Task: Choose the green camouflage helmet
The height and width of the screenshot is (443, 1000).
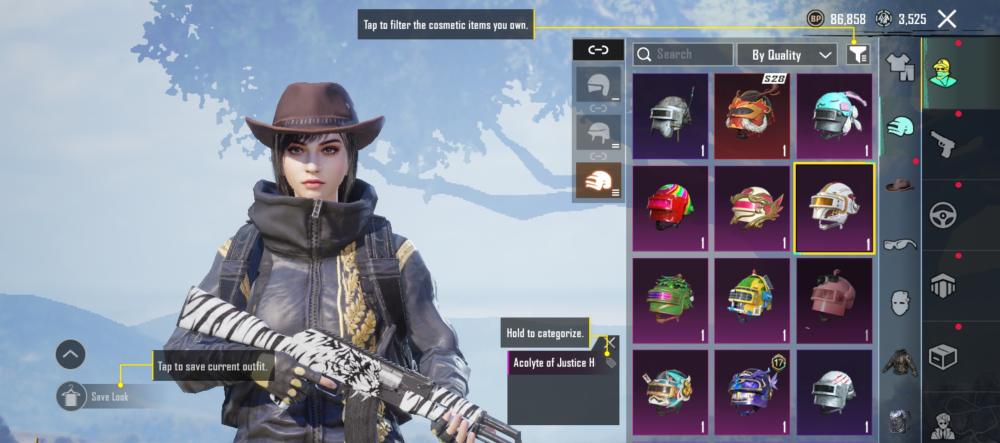Action: (670, 298)
